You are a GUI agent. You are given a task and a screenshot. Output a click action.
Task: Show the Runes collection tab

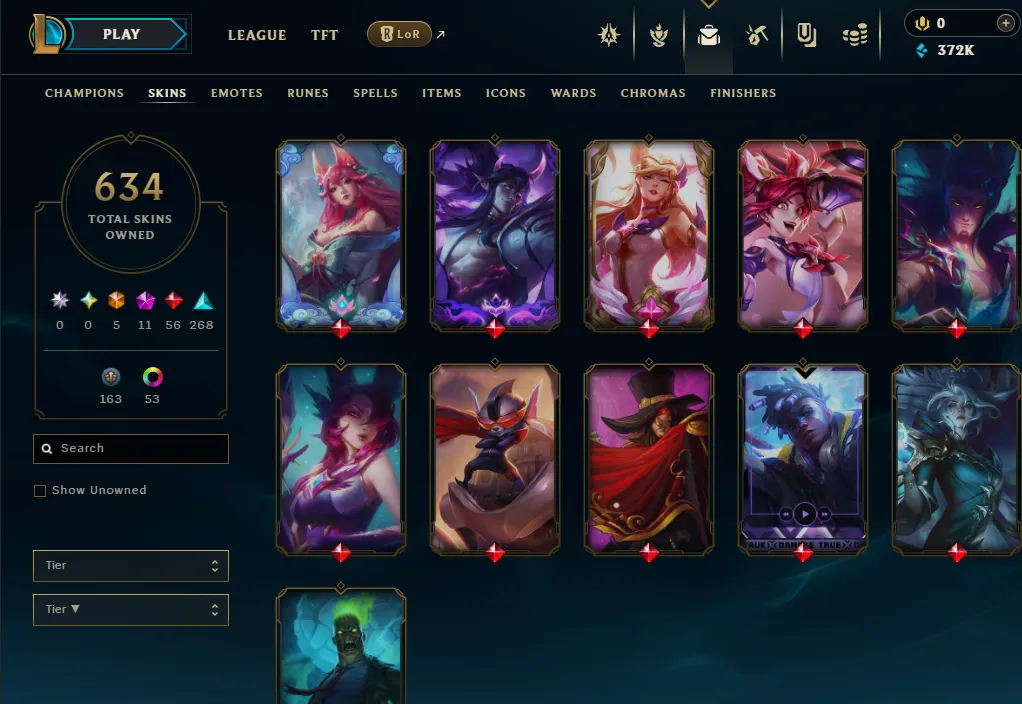coord(307,93)
